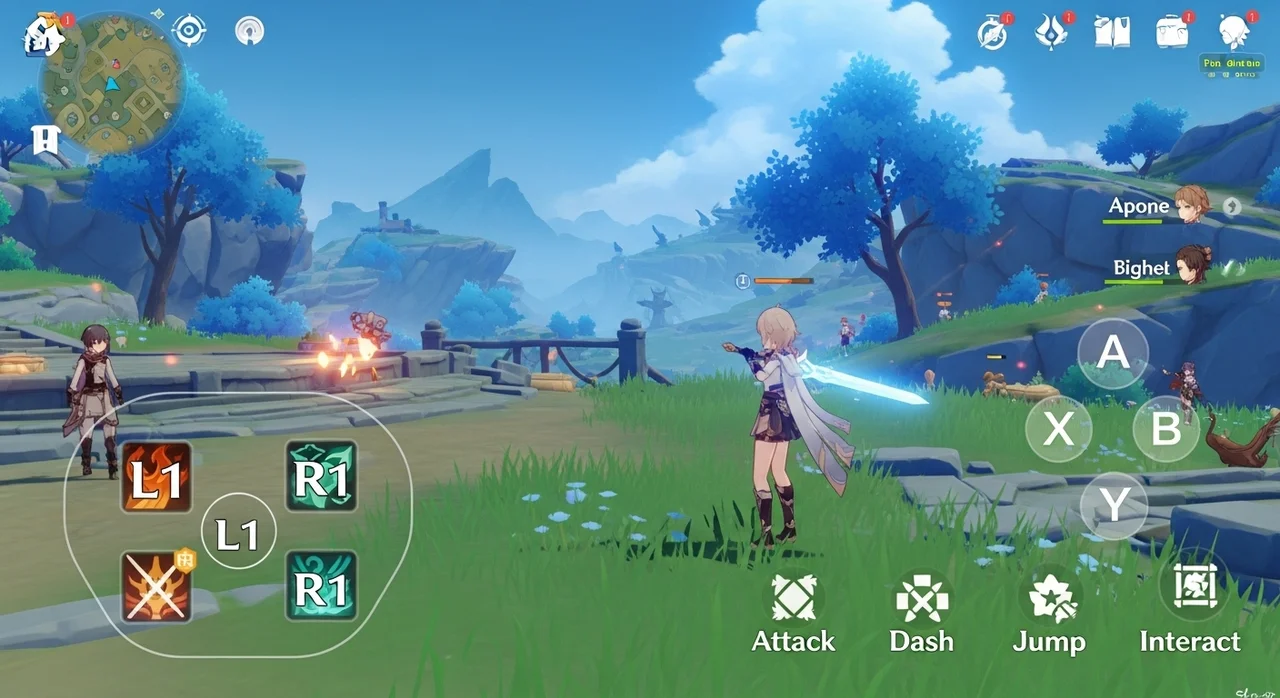Expand the circular minimap
This screenshot has width=1280, height=698.
click(x=111, y=87)
